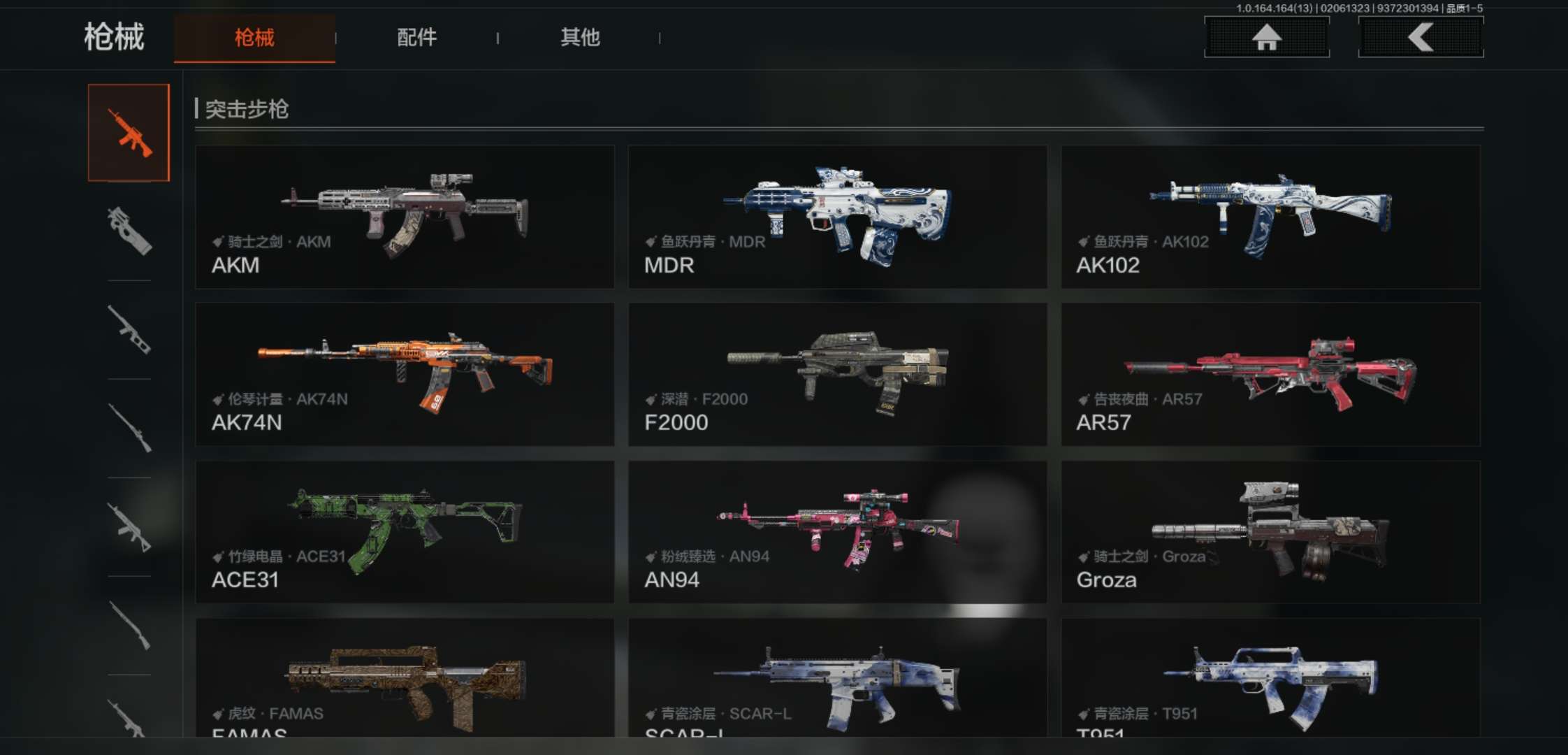Switch to the 其他 tab

coord(580,38)
